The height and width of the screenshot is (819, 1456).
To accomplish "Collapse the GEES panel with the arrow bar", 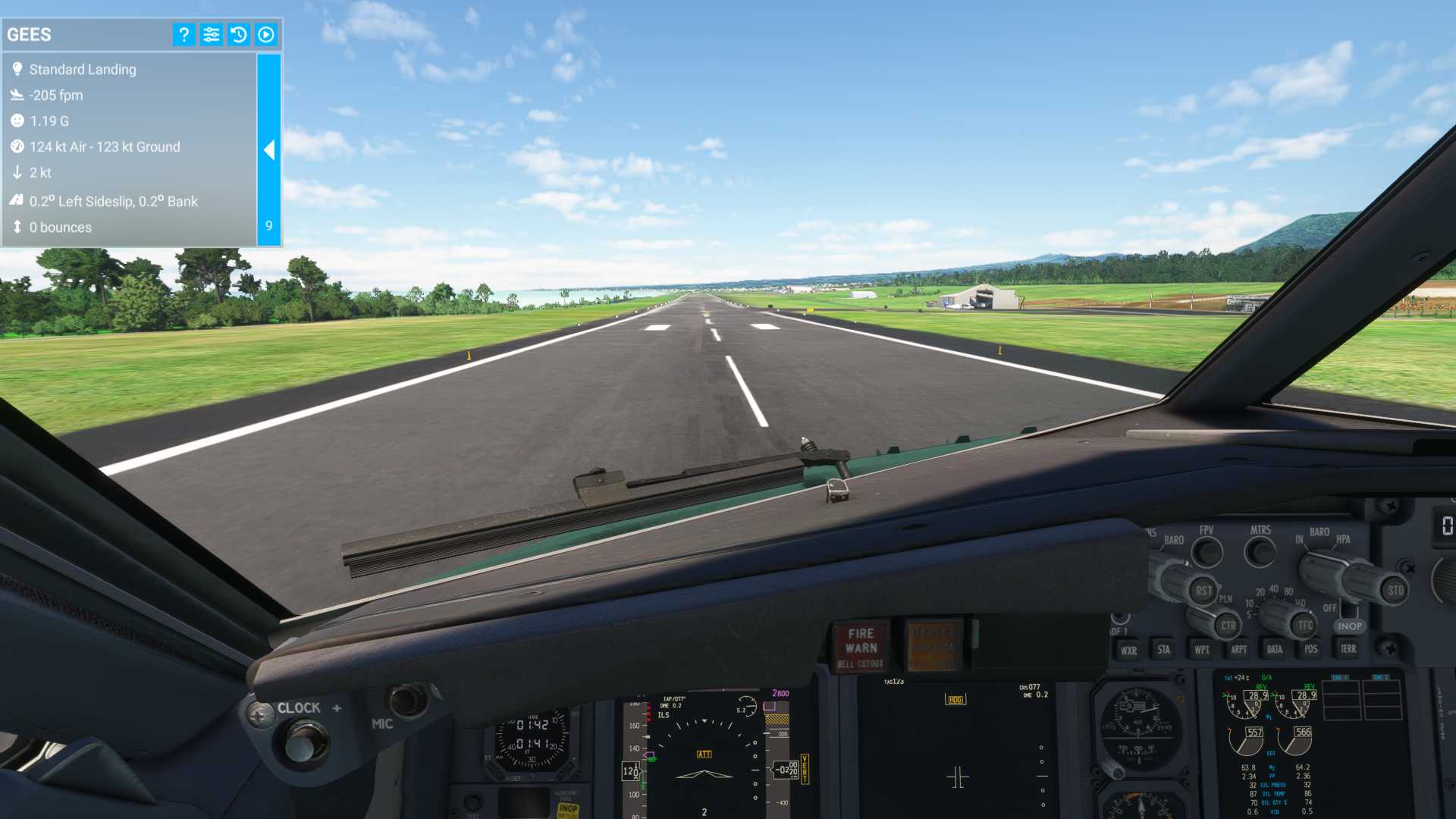I will 269,149.
